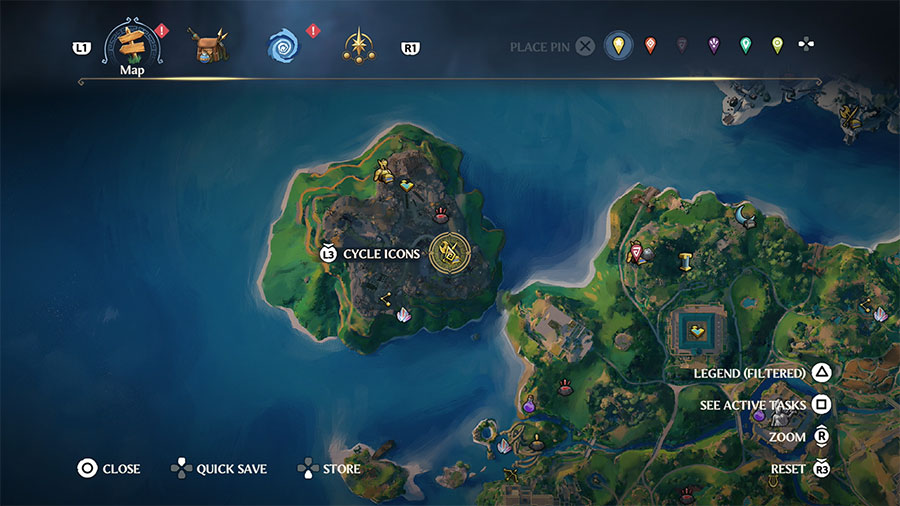The height and width of the screenshot is (506, 900).
Task: Select the red map pin
Action: pos(651,46)
